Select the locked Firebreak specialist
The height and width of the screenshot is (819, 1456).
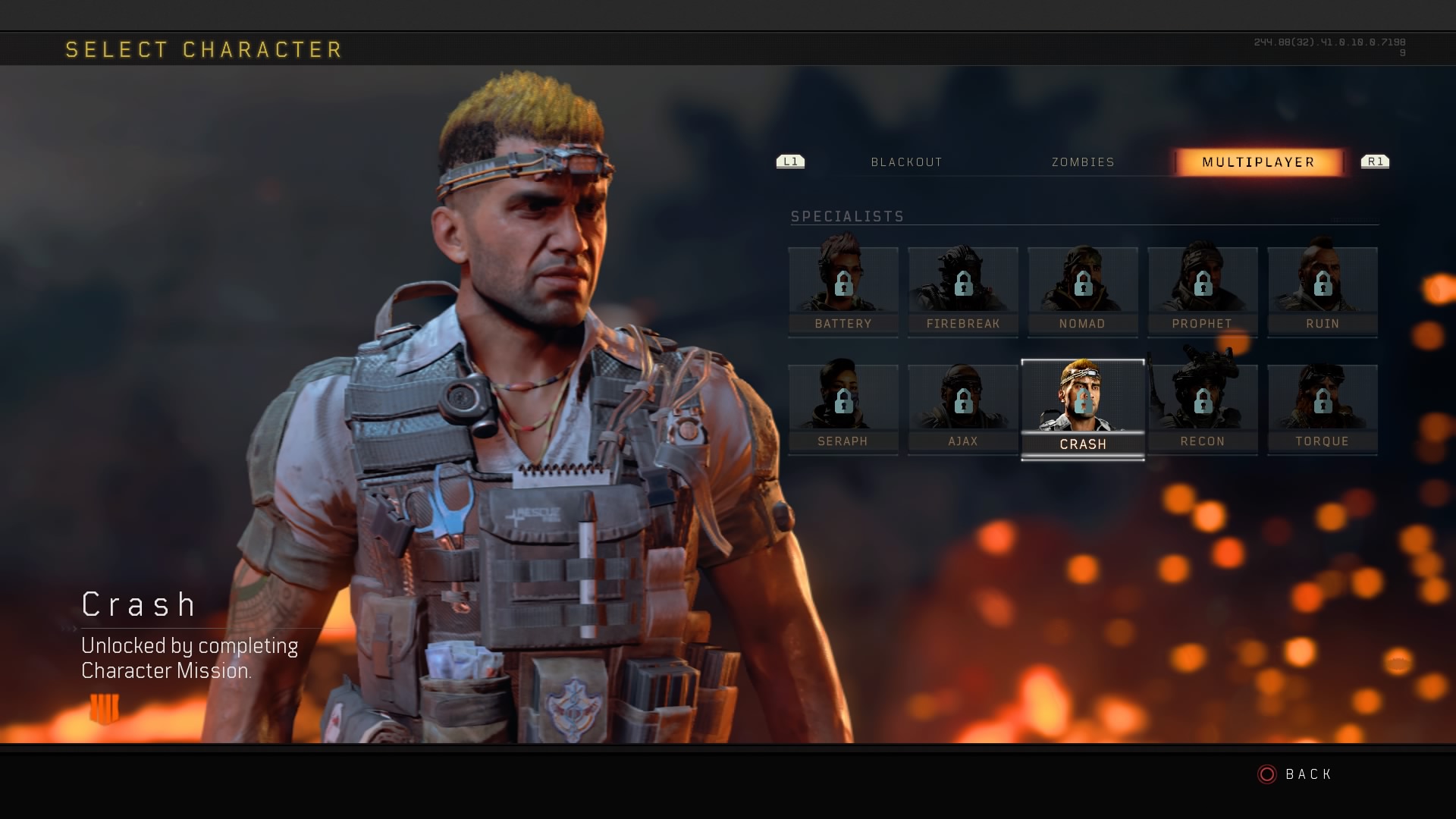[963, 291]
